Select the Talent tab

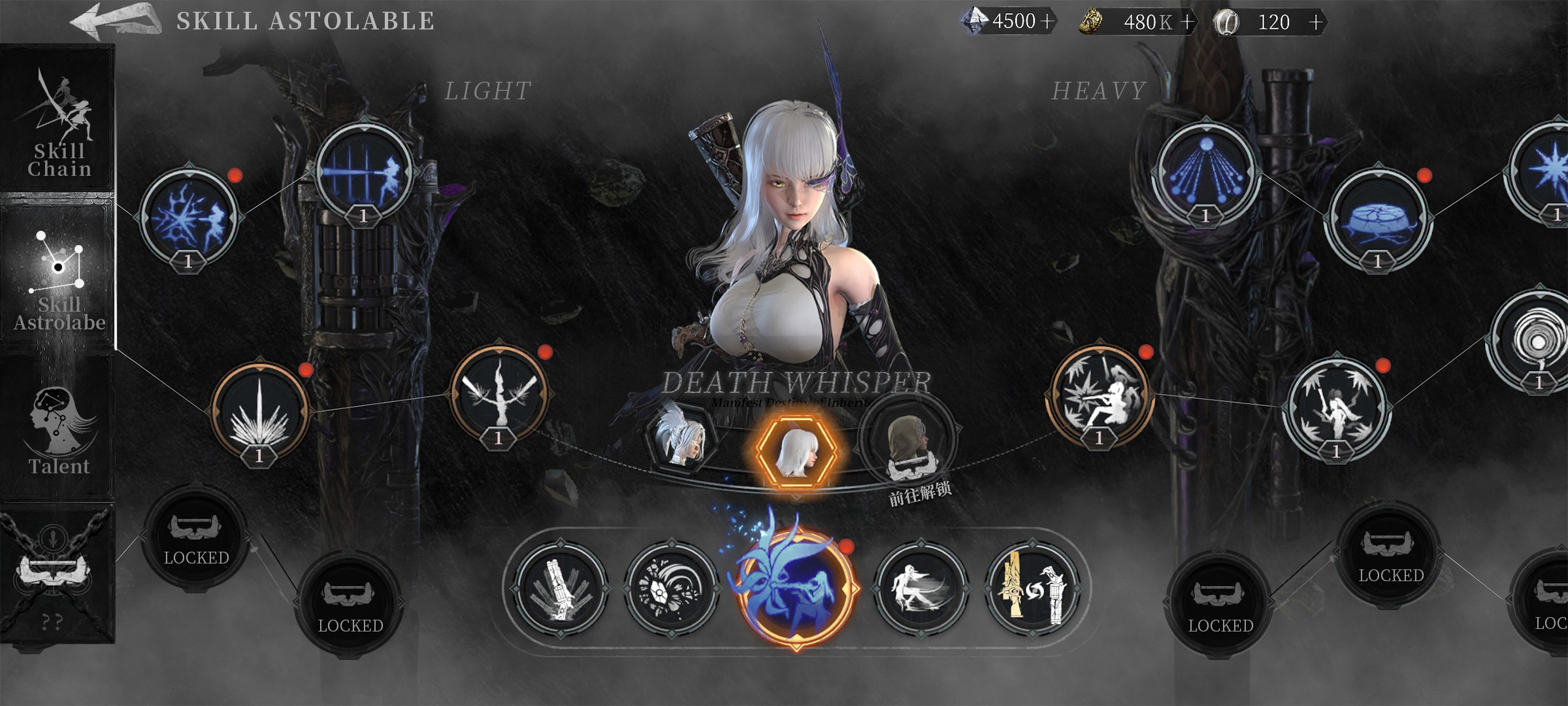pos(59,428)
